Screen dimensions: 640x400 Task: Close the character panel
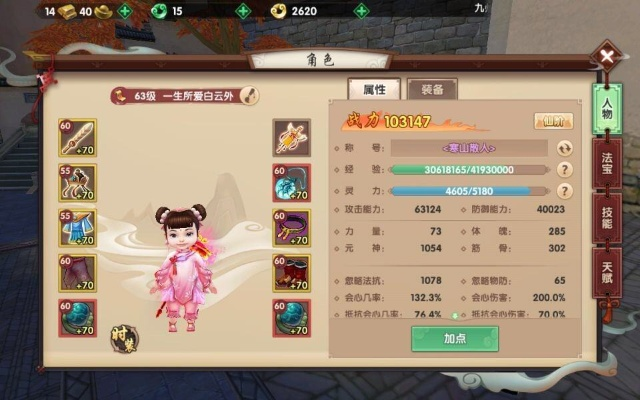pyautogui.click(x=607, y=56)
